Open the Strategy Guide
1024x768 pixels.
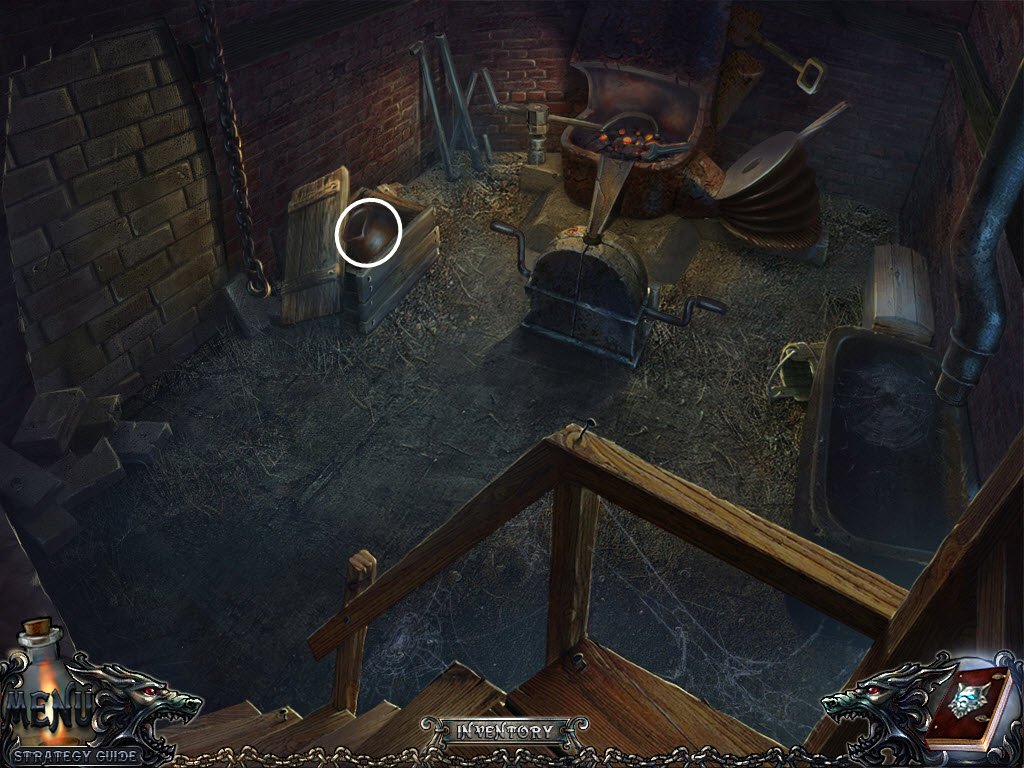pyautogui.click(x=77, y=755)
